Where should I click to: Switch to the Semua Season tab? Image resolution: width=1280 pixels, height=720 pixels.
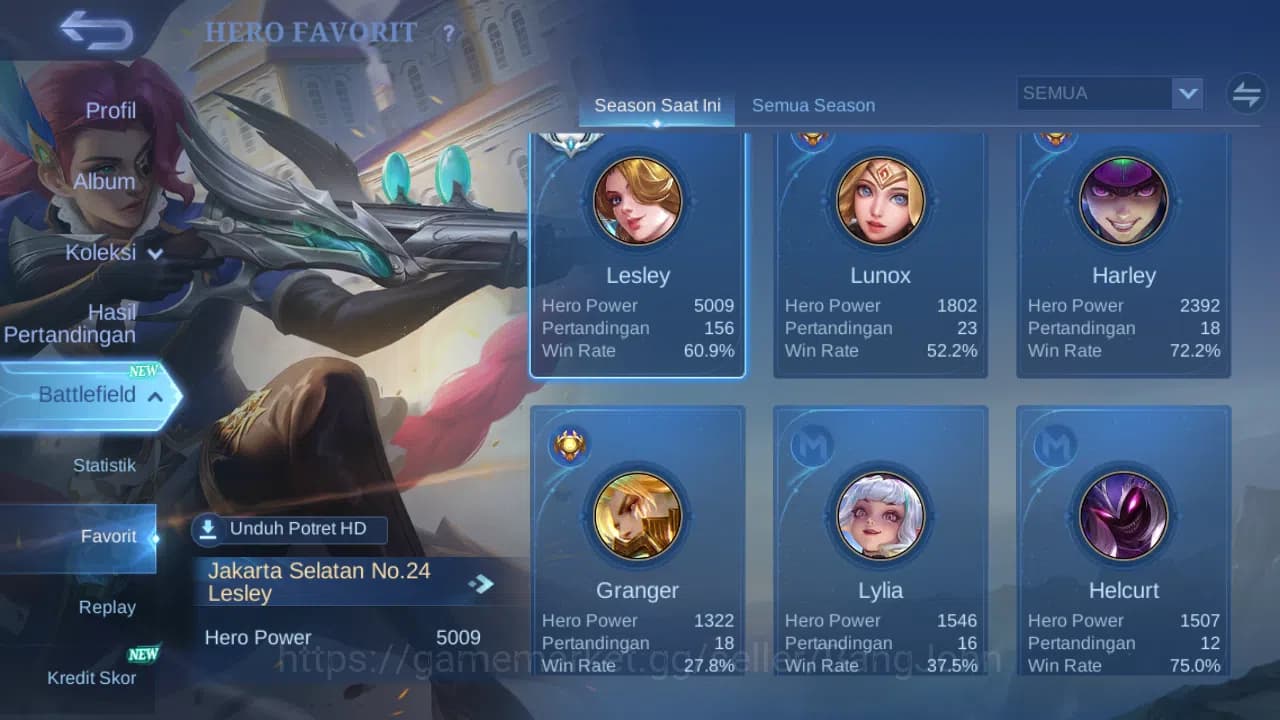[813, 105]
